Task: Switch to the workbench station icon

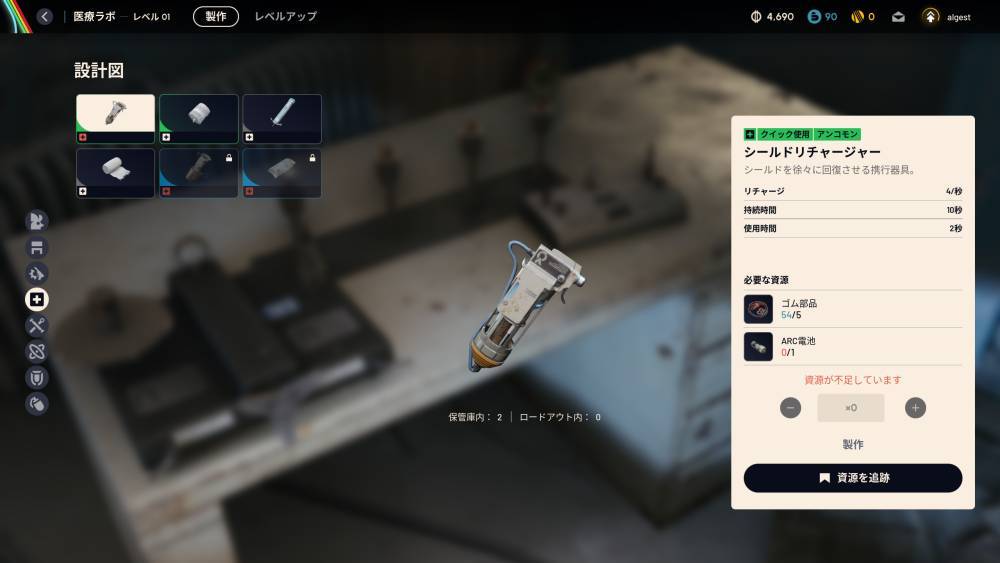Action: [x=37, y=247]
